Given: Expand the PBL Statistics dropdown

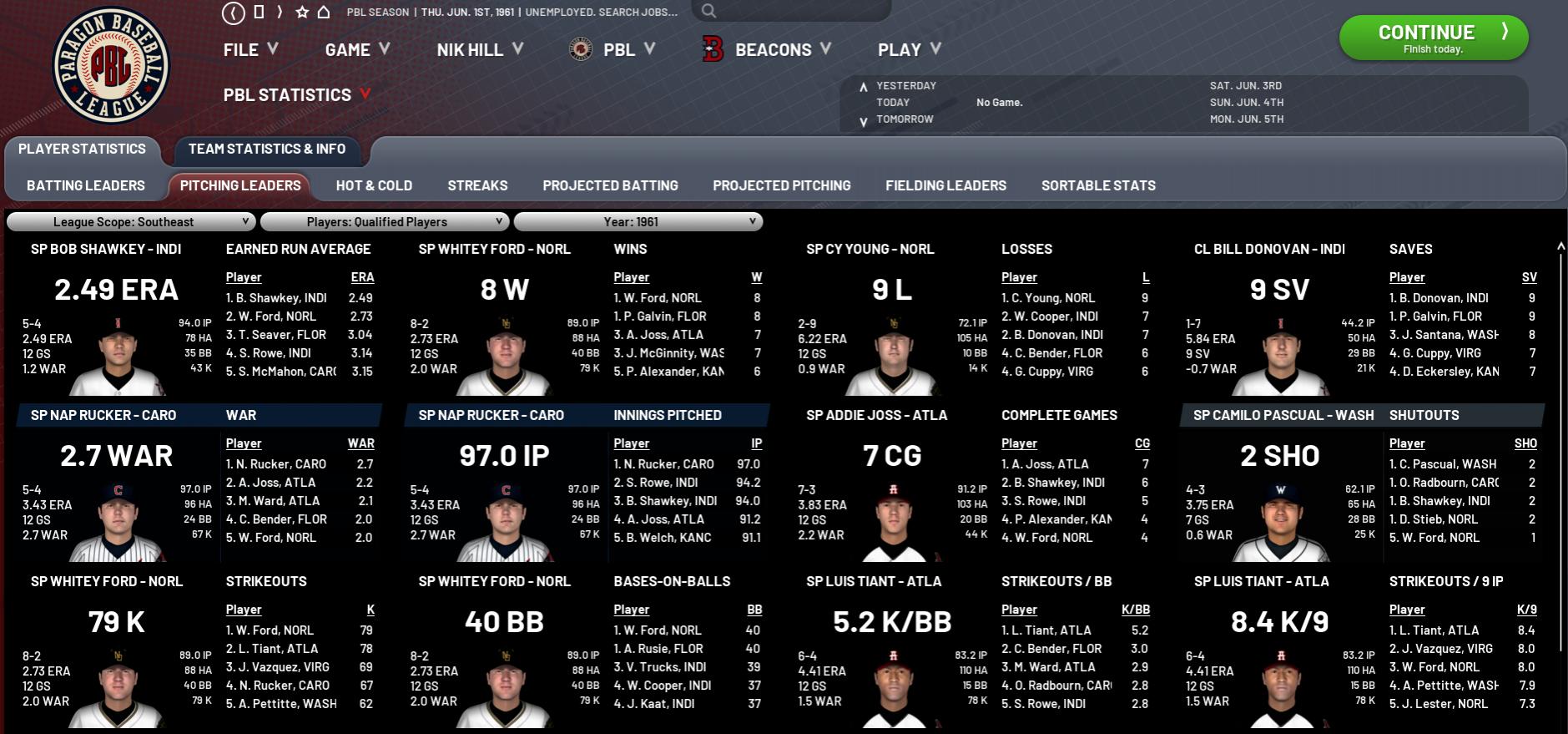Looking at the screenshot, I should 296,95.
